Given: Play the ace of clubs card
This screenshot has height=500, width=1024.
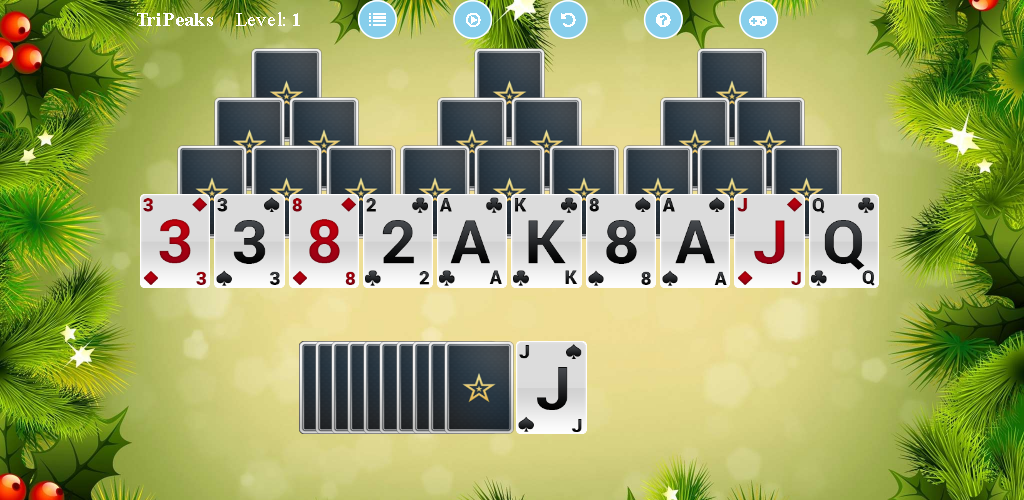Looking at the screenshot, I should (x=472, y=242).
